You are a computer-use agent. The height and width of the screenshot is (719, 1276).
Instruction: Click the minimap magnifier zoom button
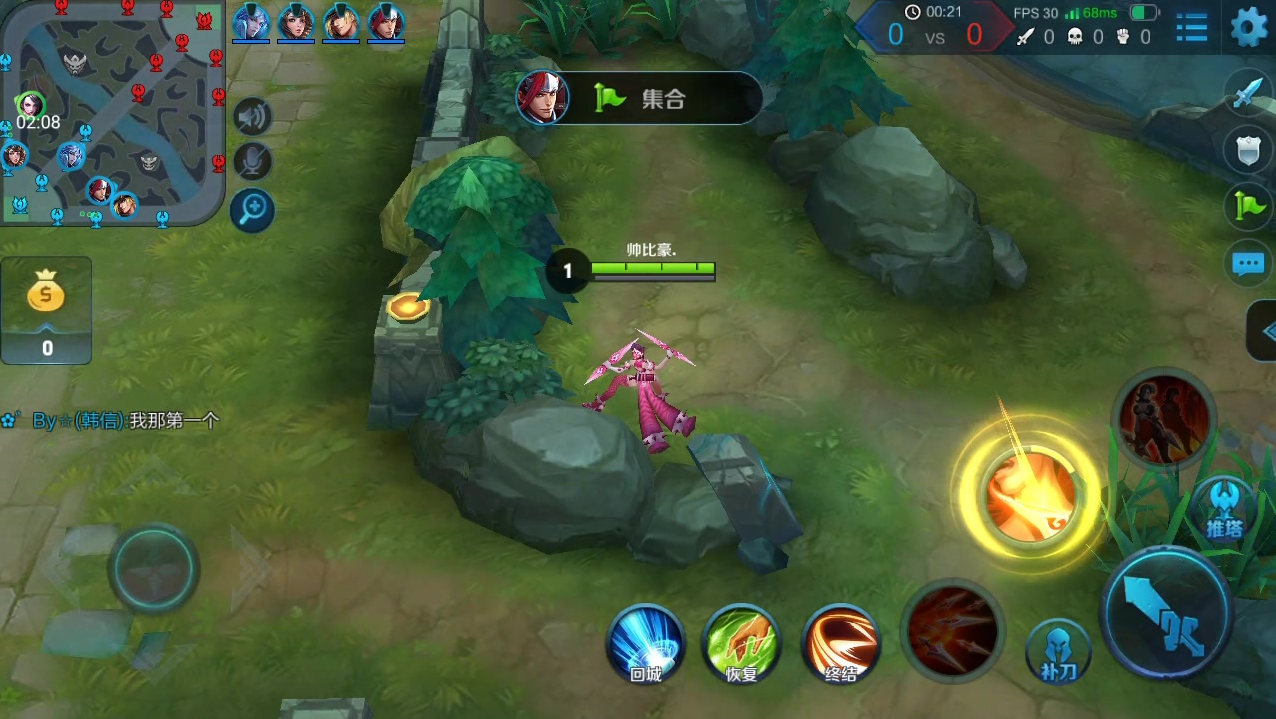point(252,210)
